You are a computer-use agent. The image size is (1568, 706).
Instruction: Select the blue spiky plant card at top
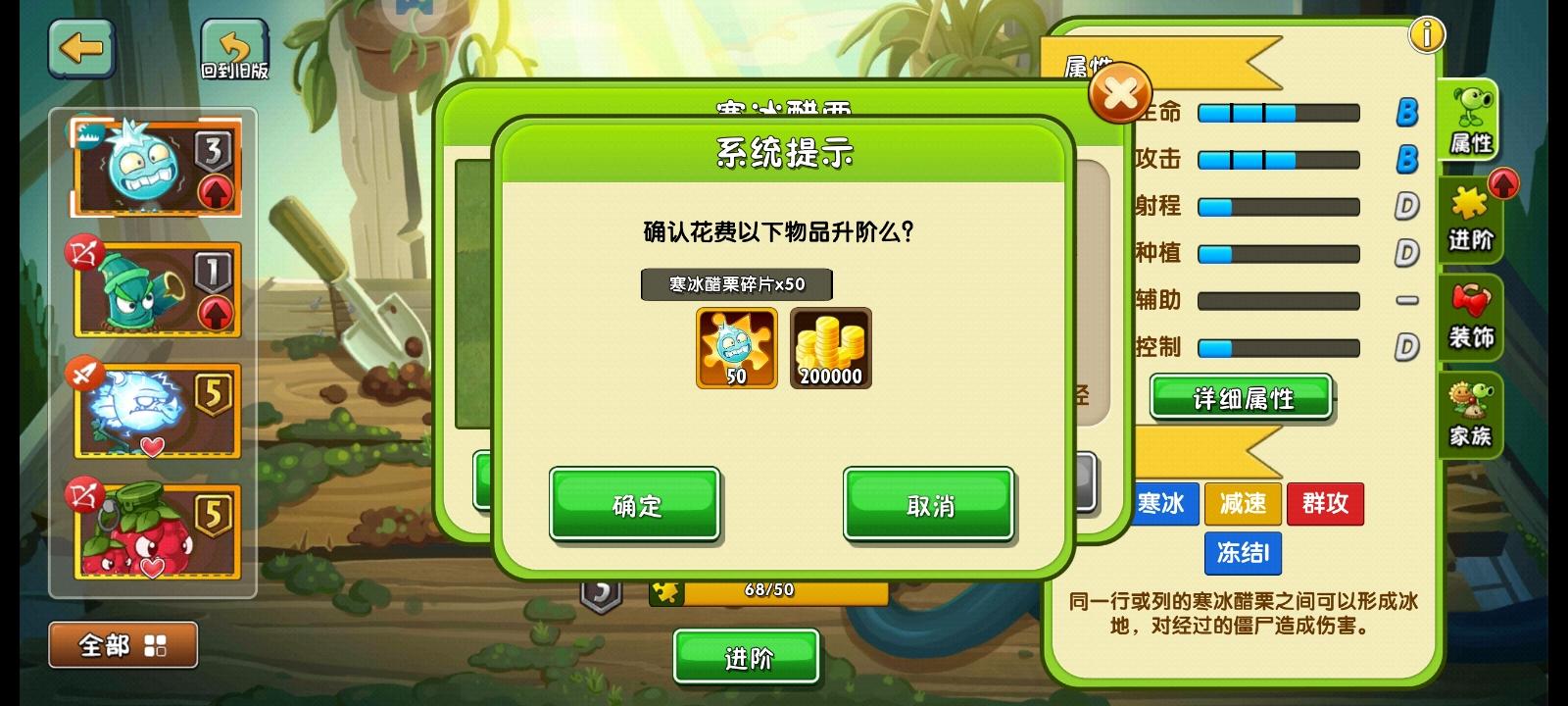point(157,167)
